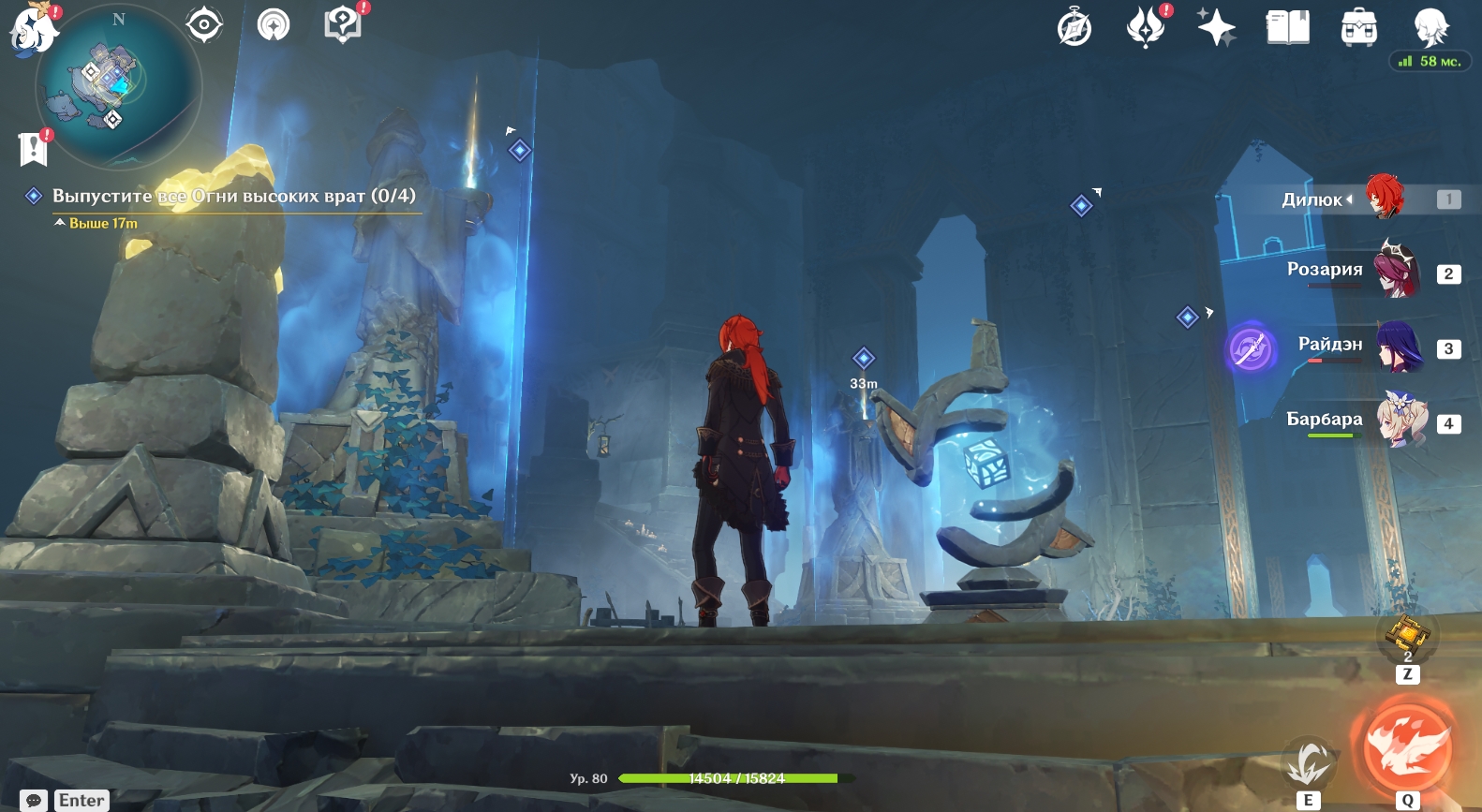Switch to Райдэн in the party

click(1399, 347)
